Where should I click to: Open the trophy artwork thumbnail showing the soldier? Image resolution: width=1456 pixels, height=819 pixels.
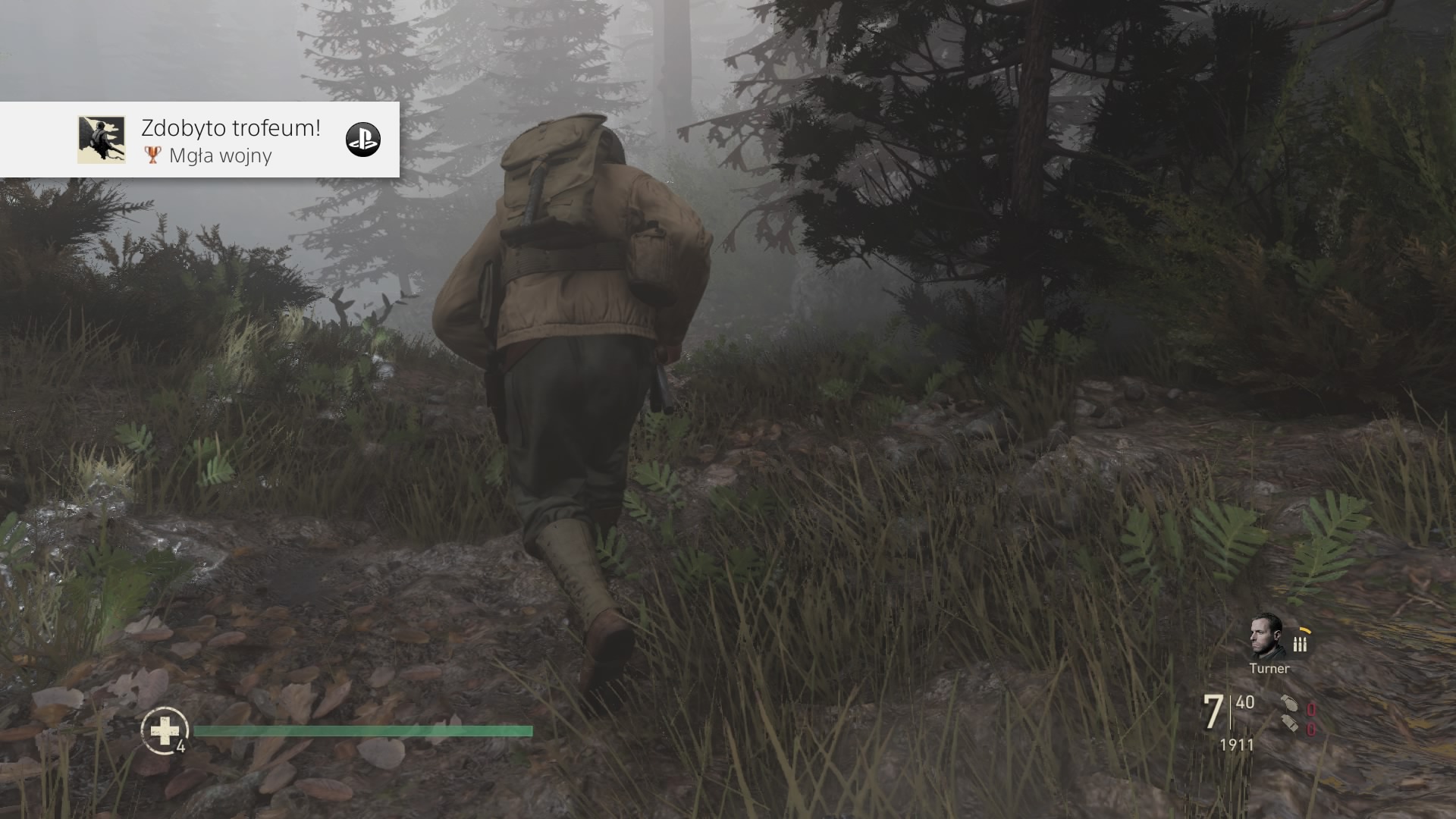[102, 140]
